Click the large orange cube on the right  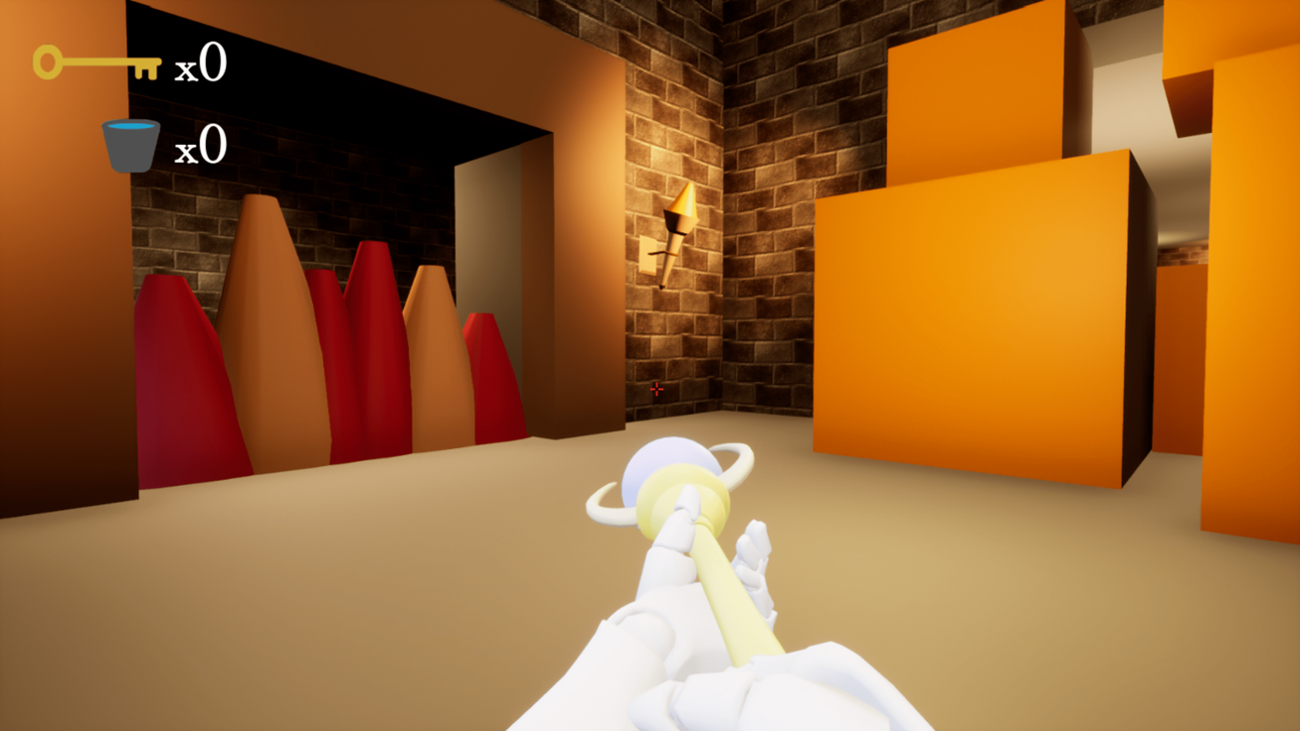(x=980, y=320)
